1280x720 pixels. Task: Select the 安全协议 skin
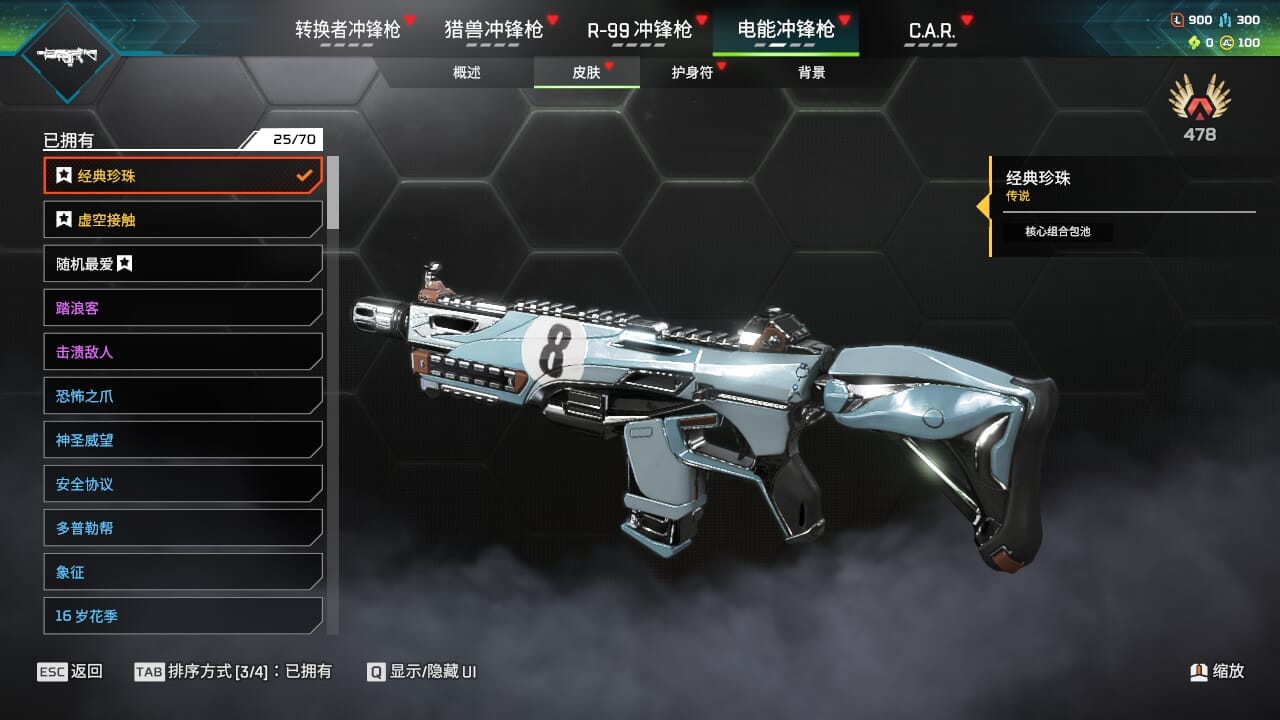point(183,484)
